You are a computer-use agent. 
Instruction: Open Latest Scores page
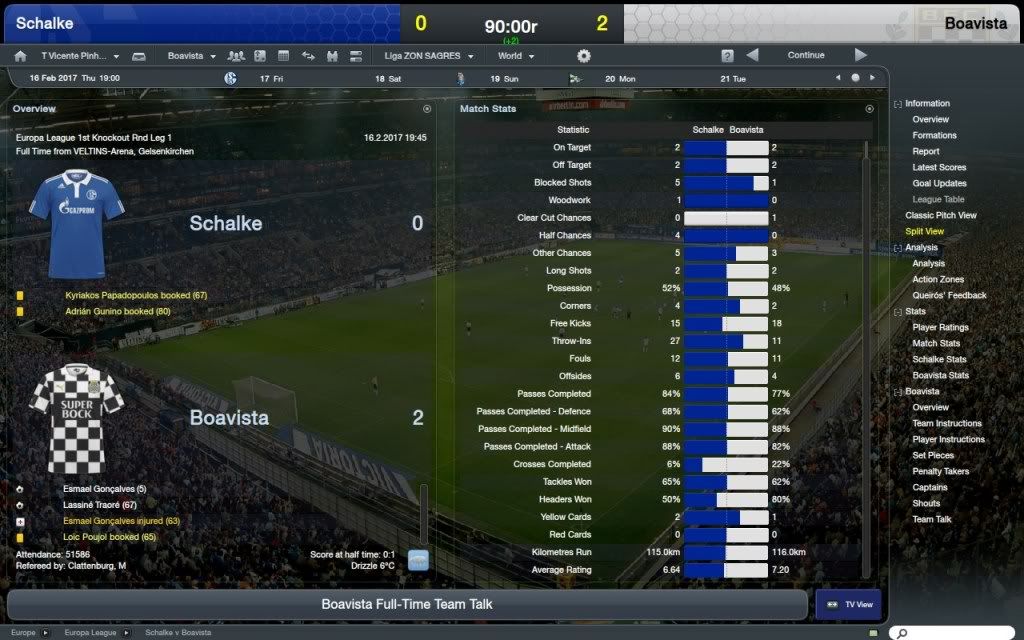939,168
